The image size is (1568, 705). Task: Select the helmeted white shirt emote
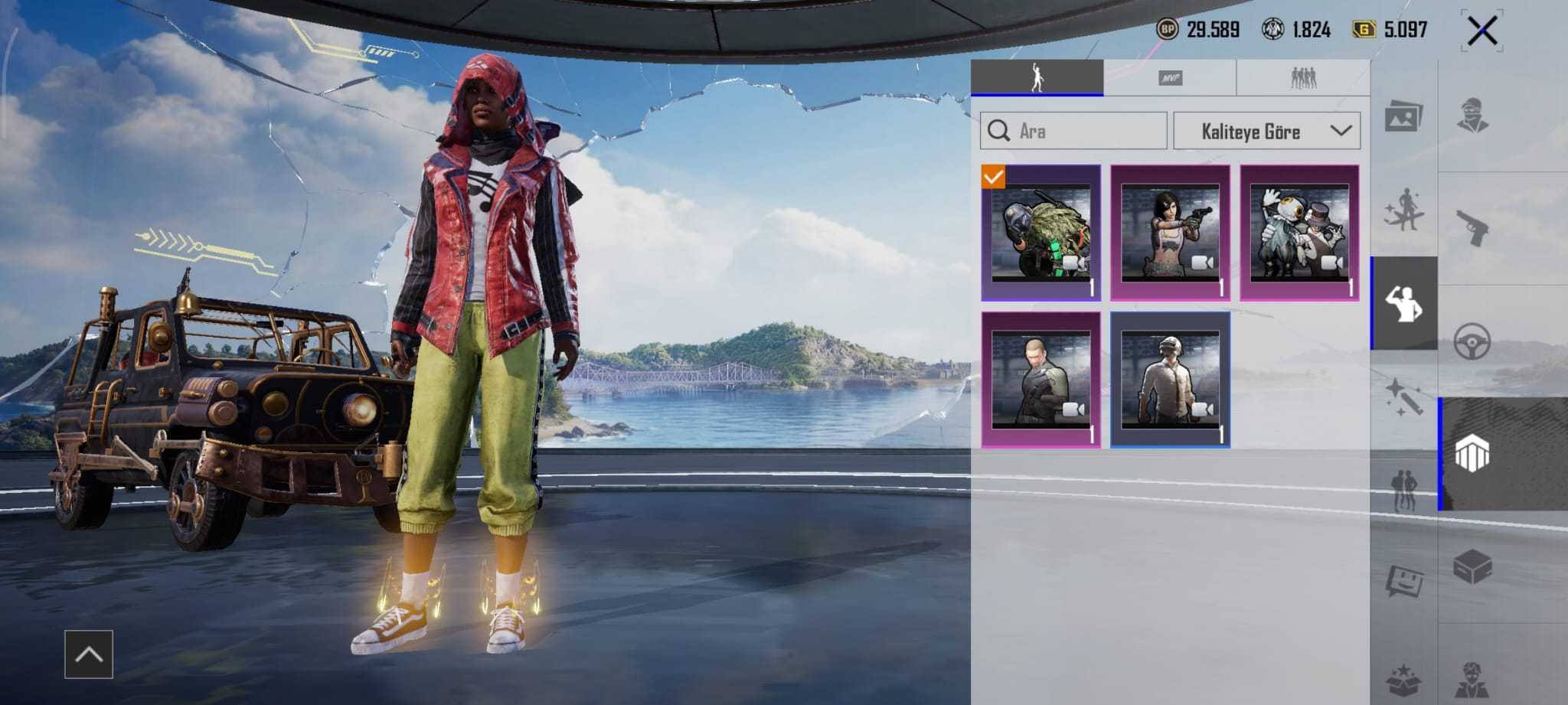click(x=1170, y=380)
